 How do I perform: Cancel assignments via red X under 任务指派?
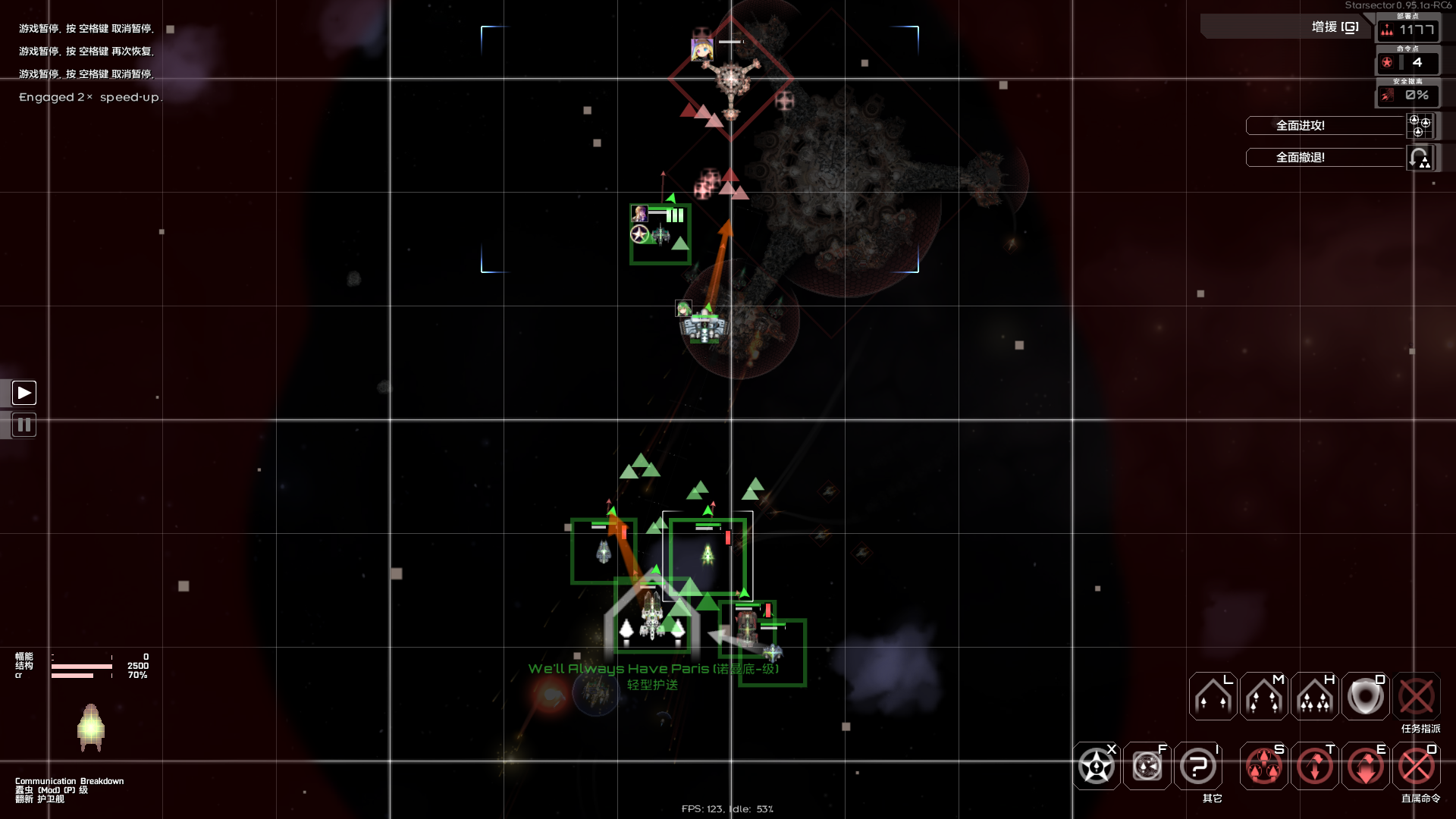tap(1417, 695)
